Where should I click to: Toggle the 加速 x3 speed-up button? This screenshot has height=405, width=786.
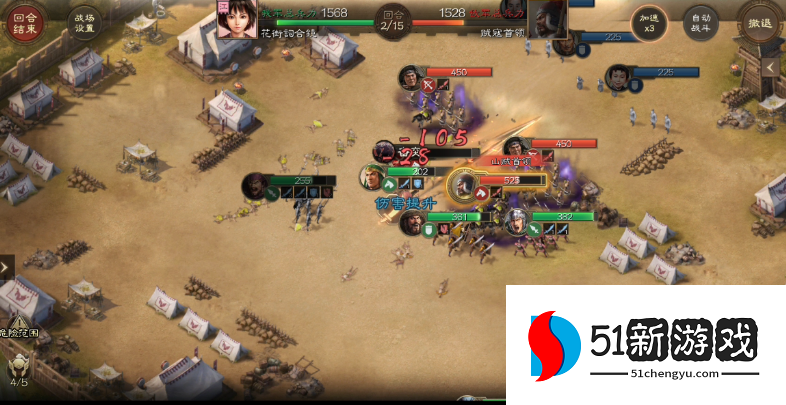(x=646, y=22)
